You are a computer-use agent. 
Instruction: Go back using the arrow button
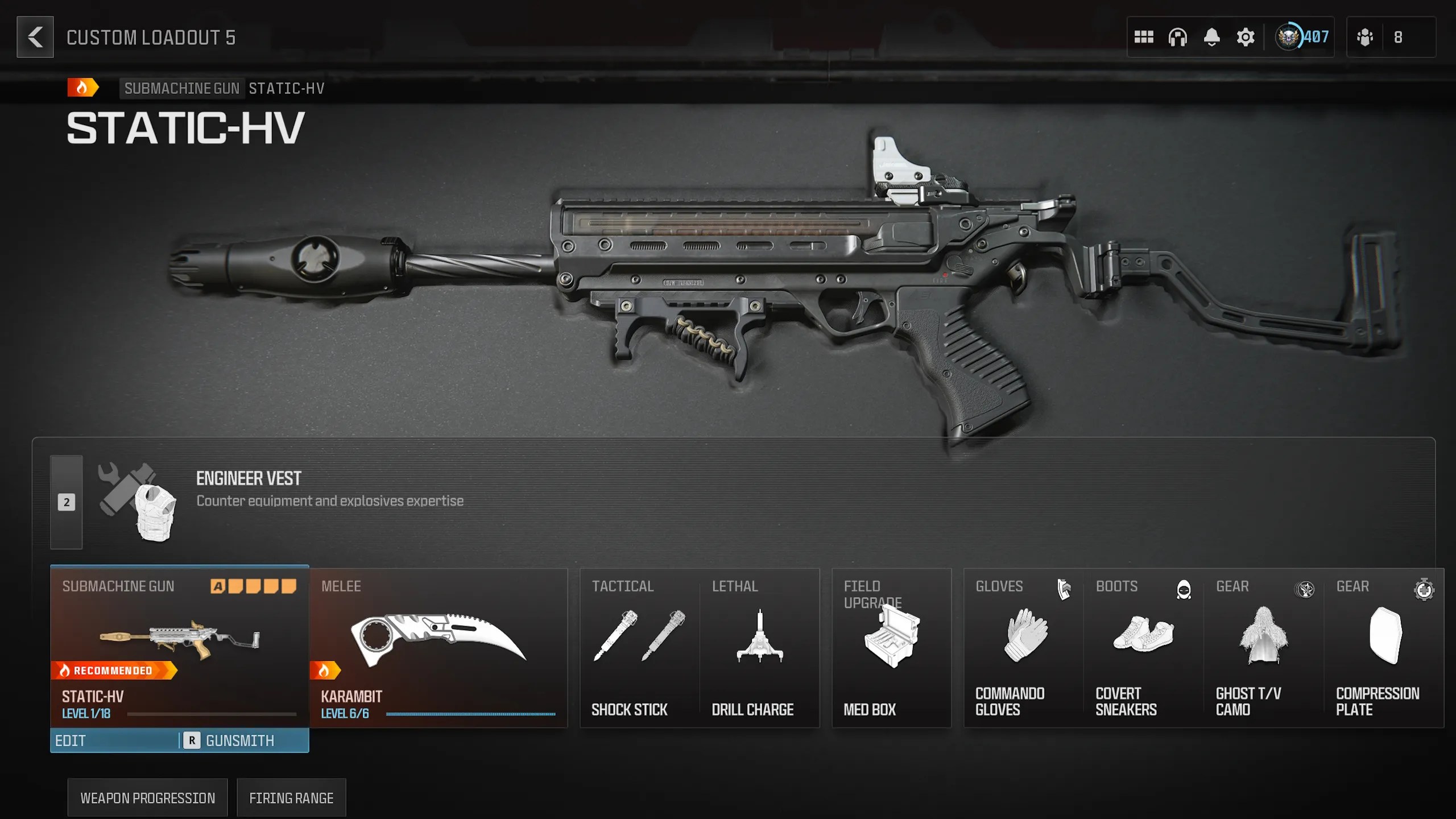point(35,38)
